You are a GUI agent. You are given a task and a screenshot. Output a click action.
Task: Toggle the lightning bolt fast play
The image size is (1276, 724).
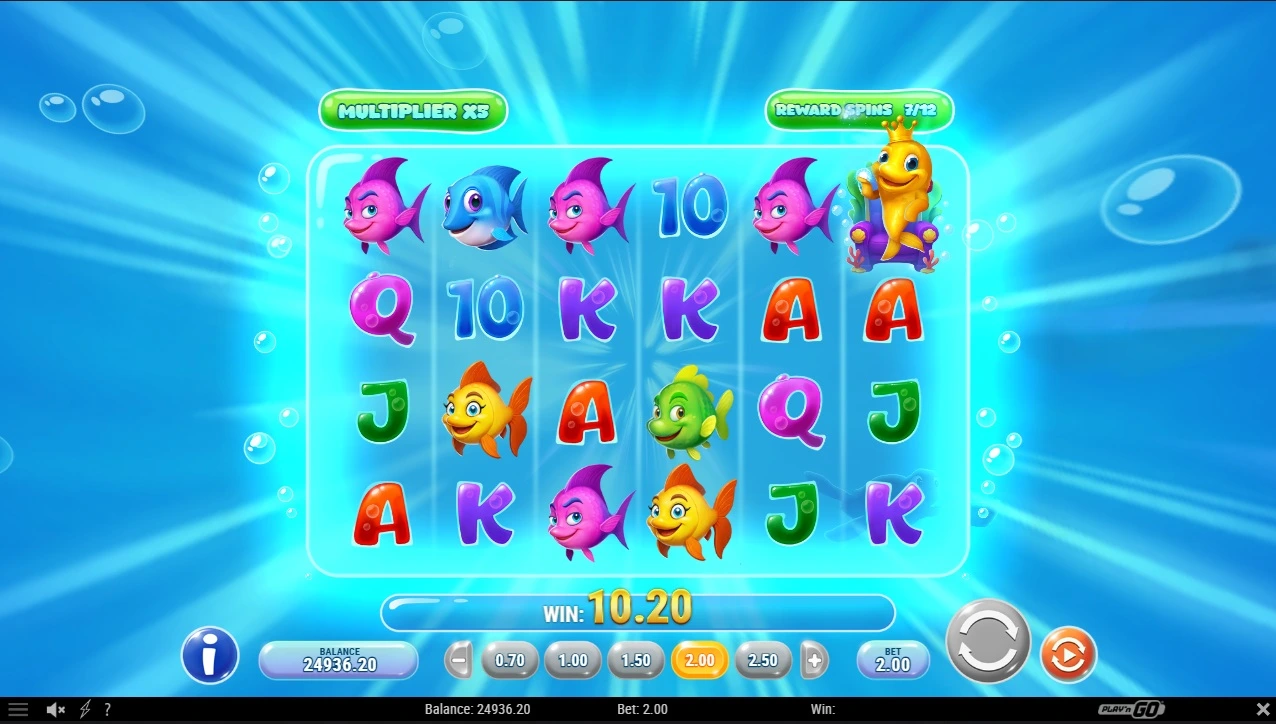(85, 710)
